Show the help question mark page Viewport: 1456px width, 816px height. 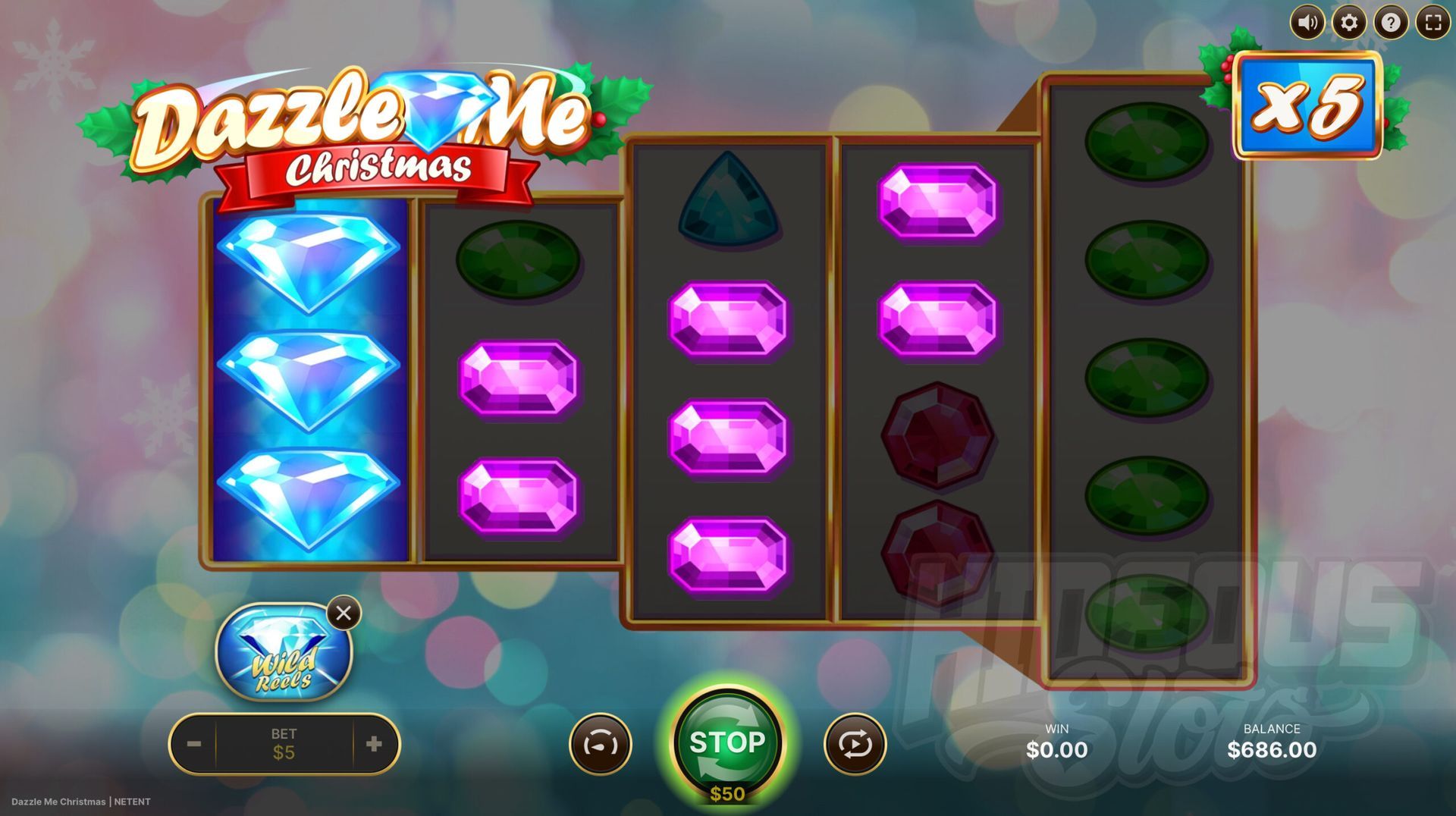point(1391,23)
